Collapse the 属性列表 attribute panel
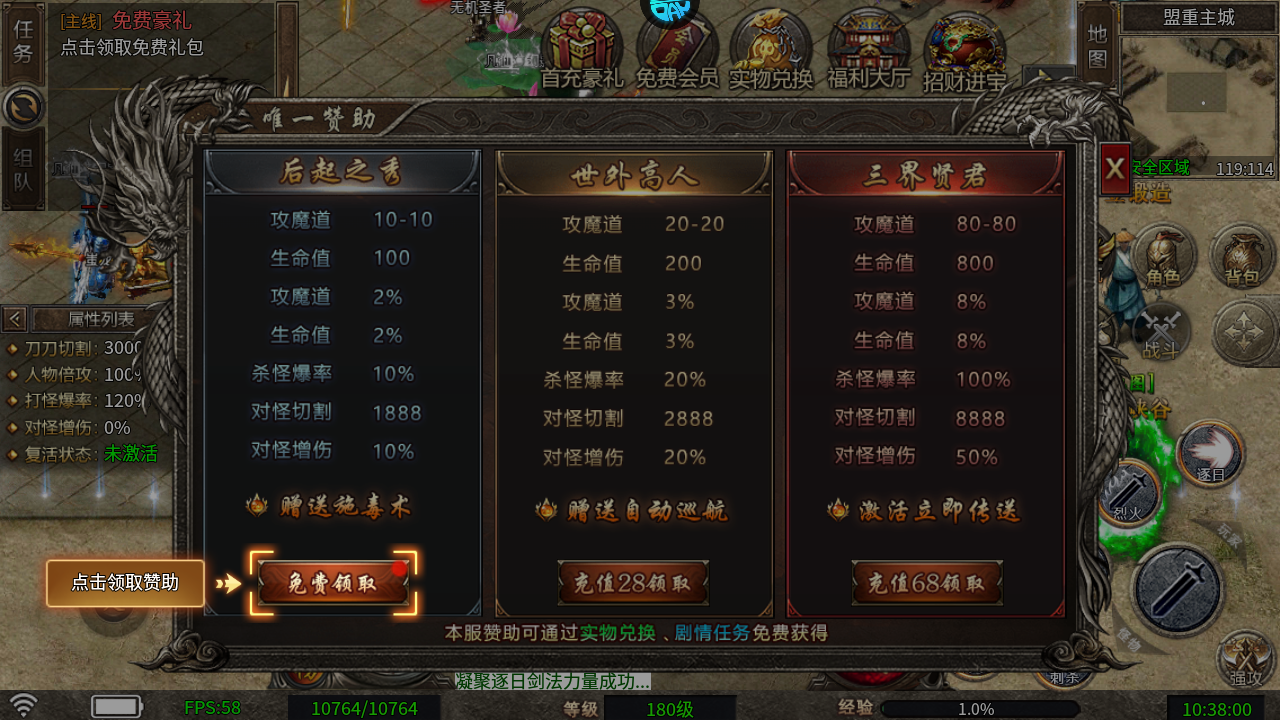This screenshot has height=720, width=1280. point(14,318)
